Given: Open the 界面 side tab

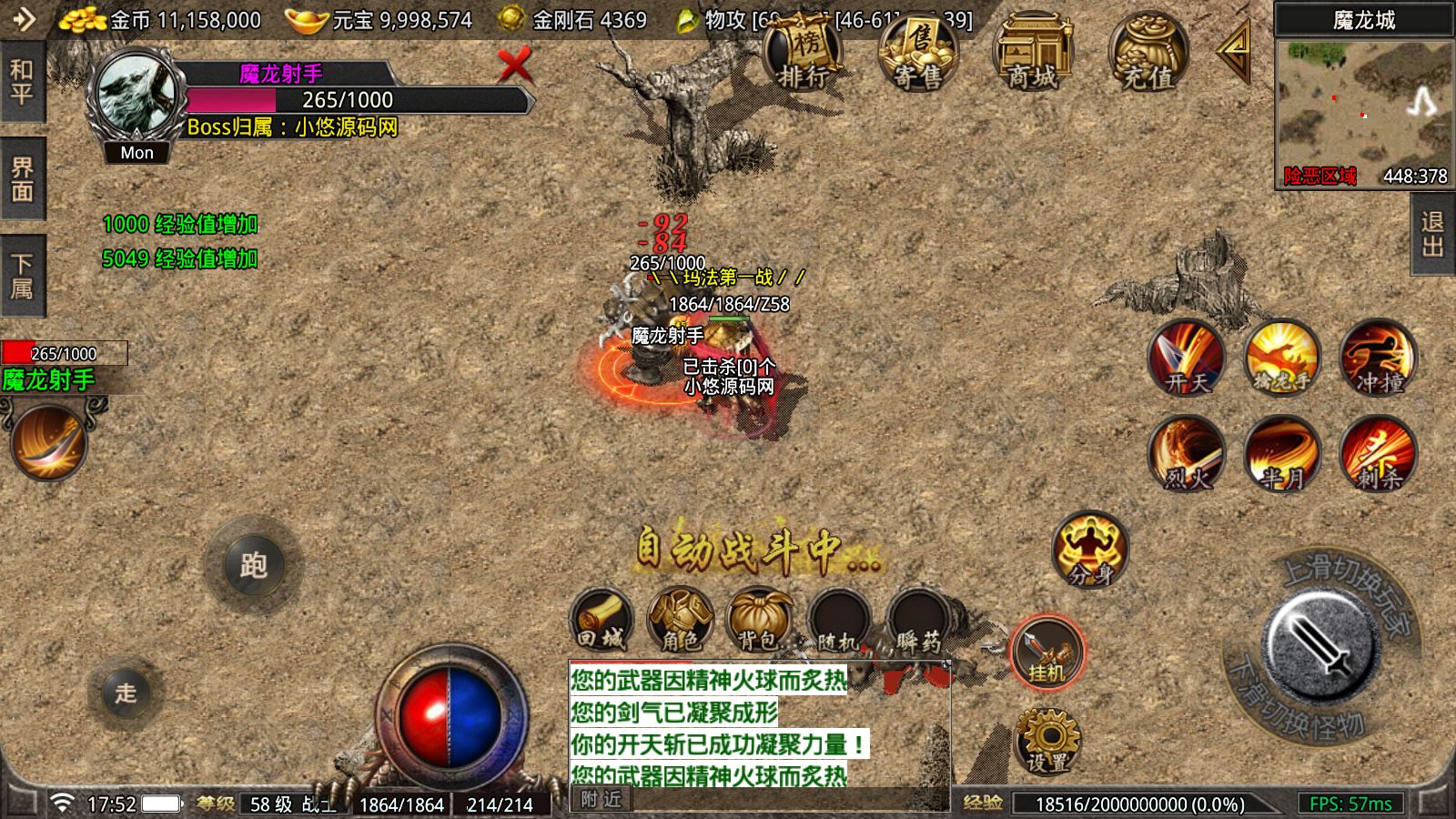Looking at the screenshot, I should tap(22, 179).
